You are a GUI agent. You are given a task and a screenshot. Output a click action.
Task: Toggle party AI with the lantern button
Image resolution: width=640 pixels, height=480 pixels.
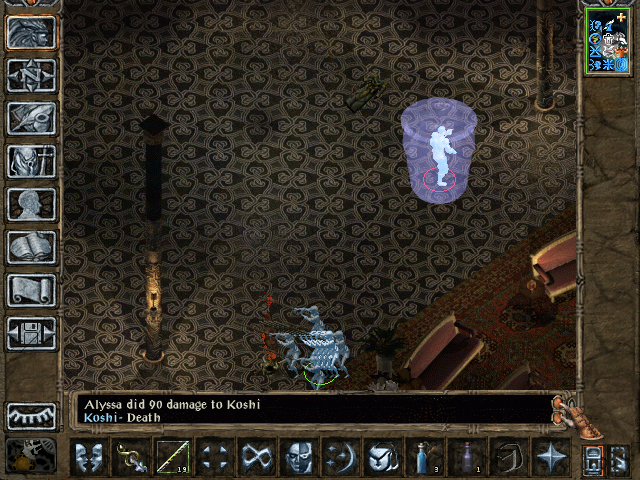[x=31, y=456]
